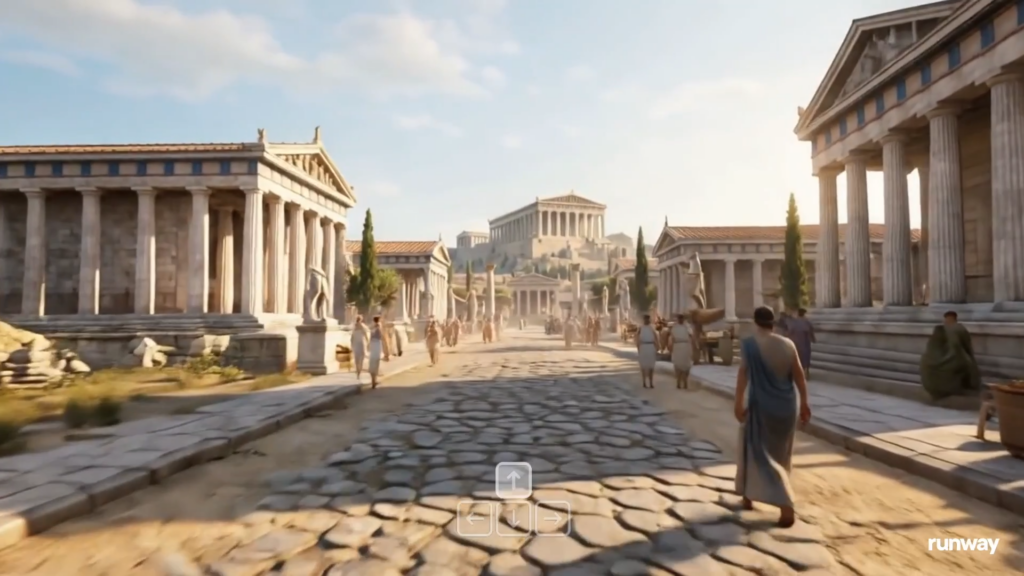Click the up arrow movement button
1024x576 pixels.
(513, 480)
